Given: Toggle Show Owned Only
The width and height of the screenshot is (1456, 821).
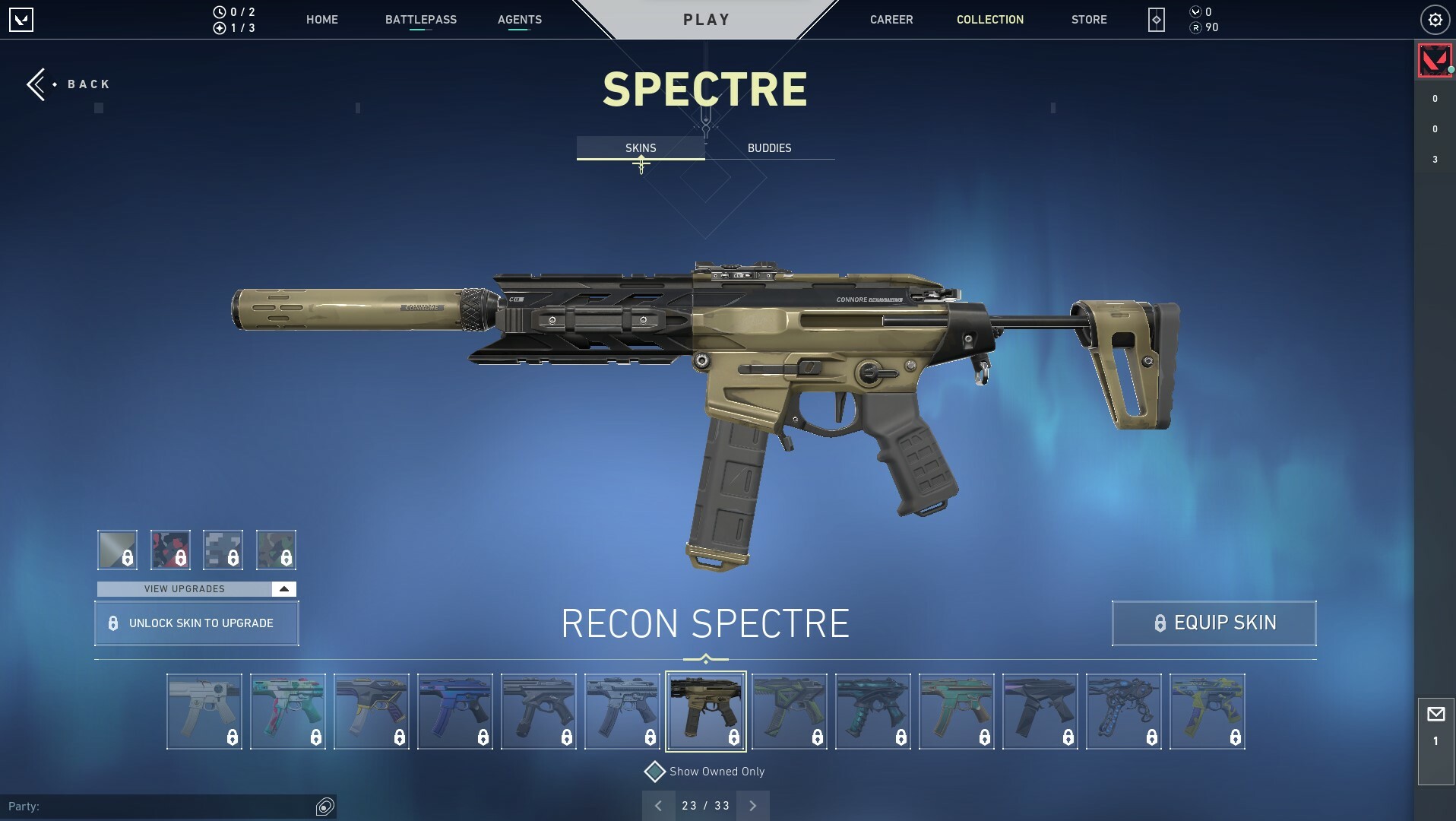Looking at the screenshot, I should 655,772.
